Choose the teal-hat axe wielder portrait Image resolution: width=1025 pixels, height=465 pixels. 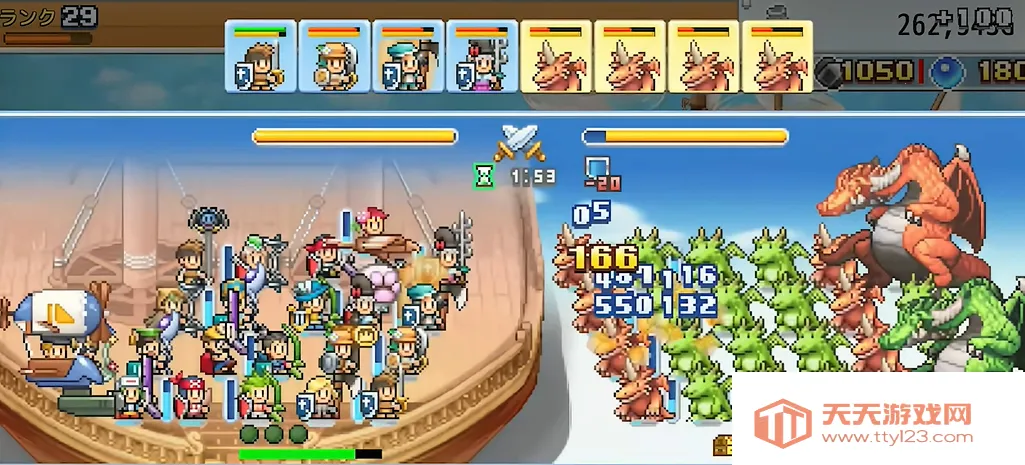click(408, 57)
